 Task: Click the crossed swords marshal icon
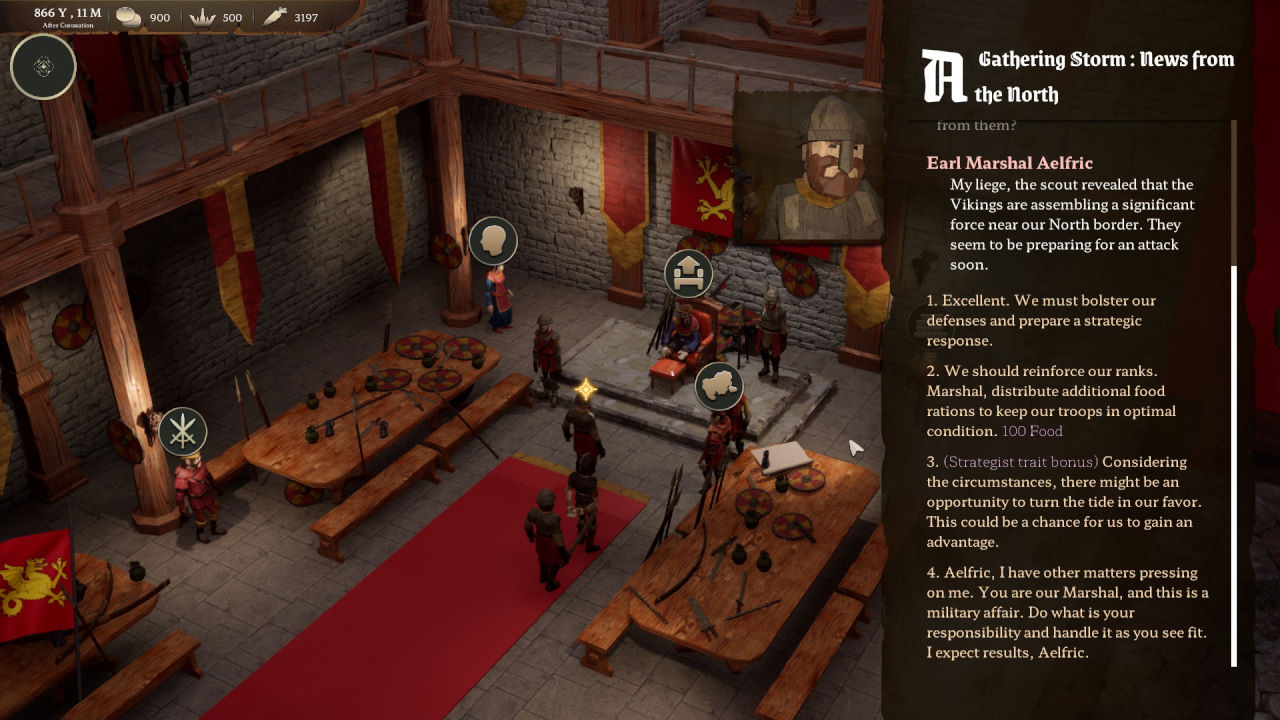click(x=182, y=431)
